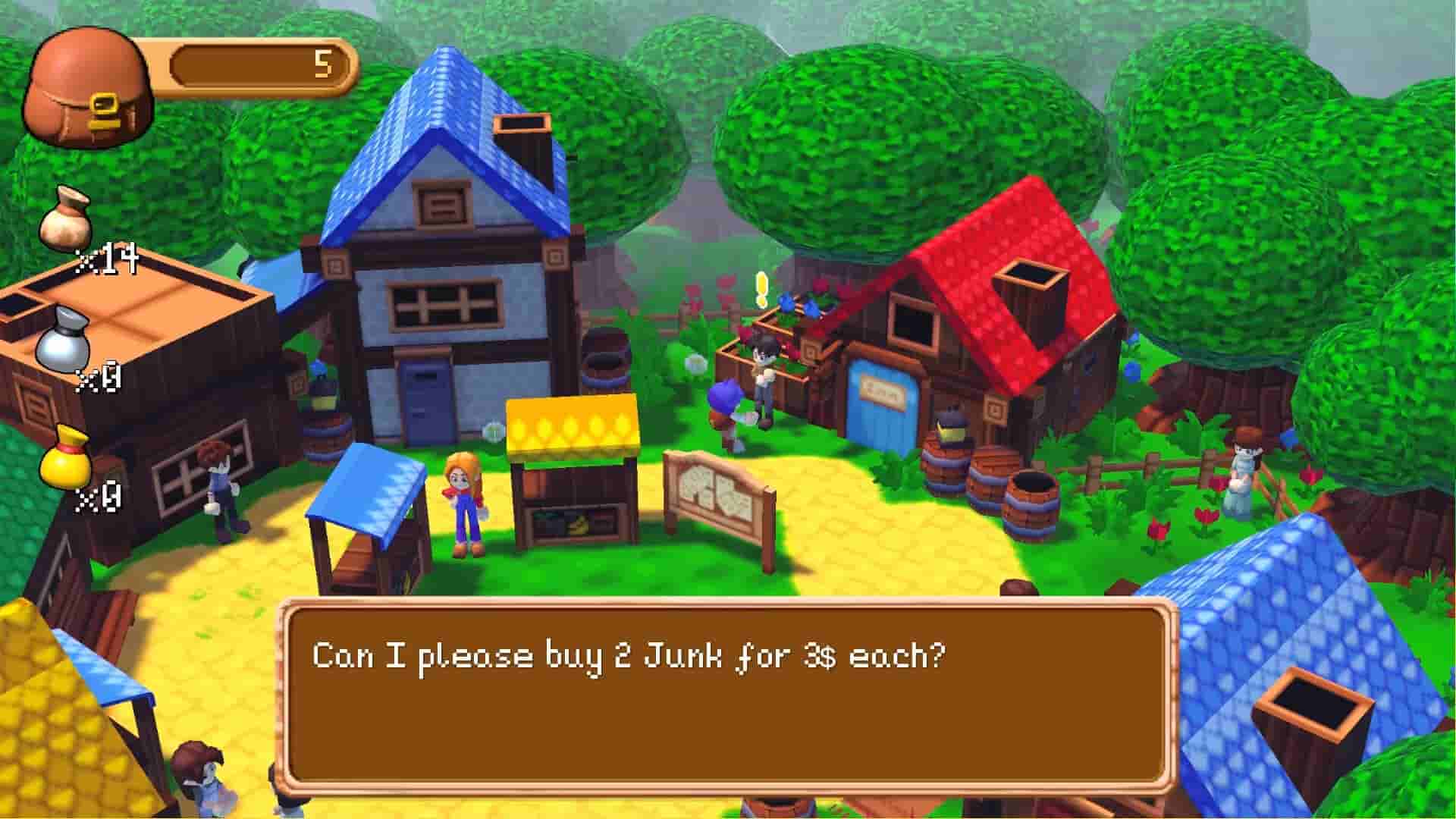Viewport: 1456px width, 819px height.
Task: Select the silver jar item showing x0
Action: click(x=64, y=349)
